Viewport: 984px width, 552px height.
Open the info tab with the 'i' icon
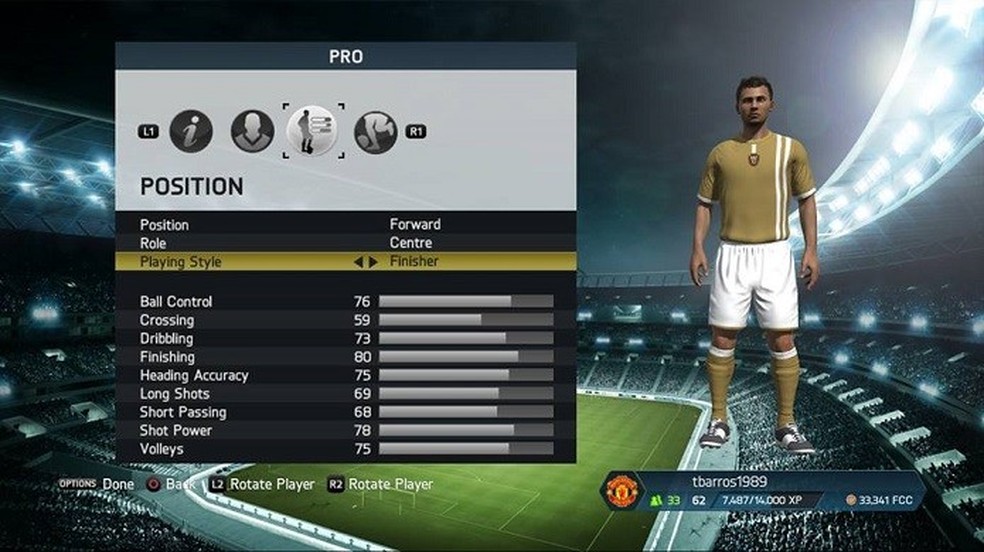pos(191,131)
